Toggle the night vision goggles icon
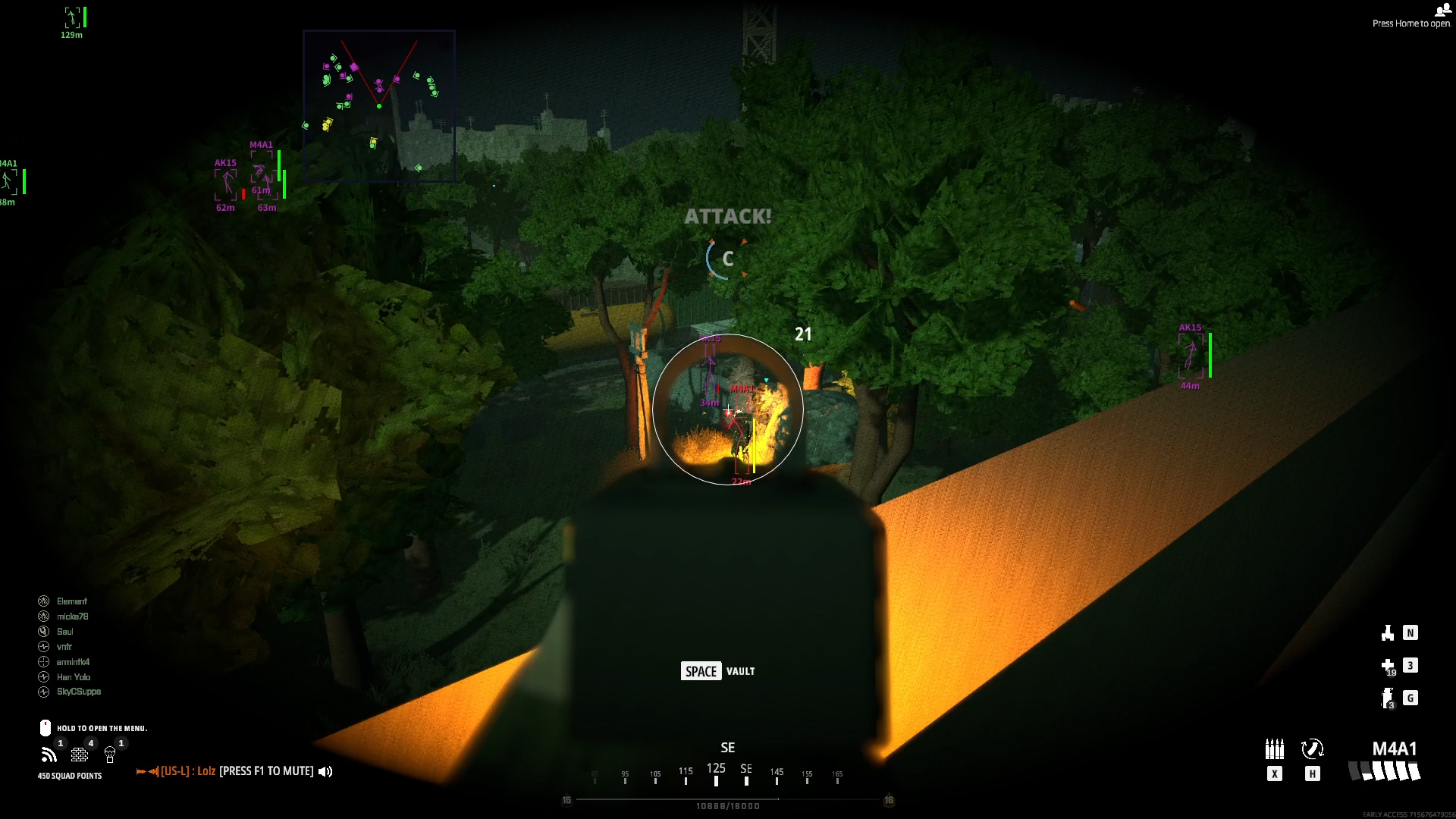This screenshot has height=819, width=1456. pos(1388,633)
